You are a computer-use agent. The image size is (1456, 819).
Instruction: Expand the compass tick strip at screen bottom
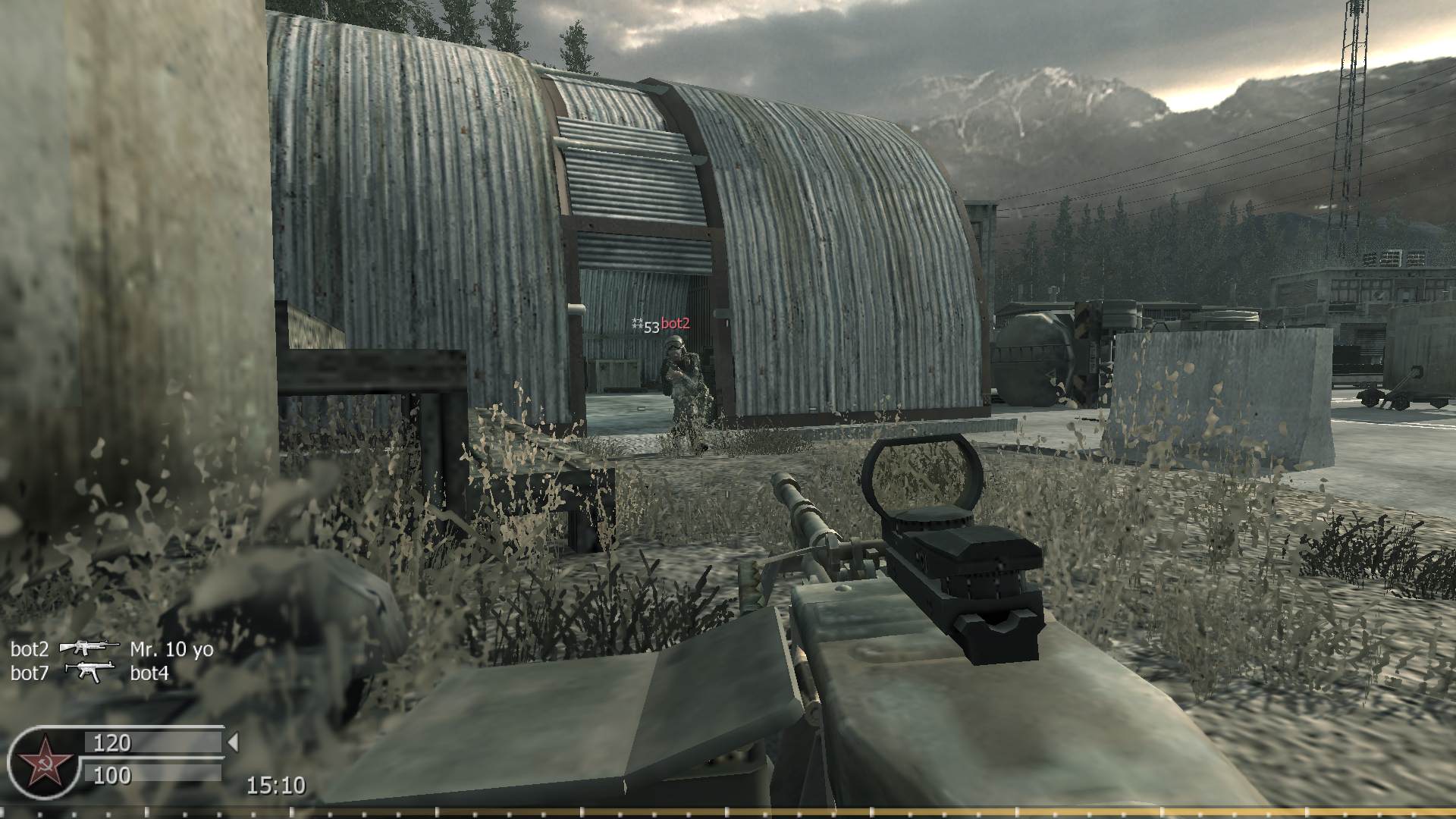click(728, 811)
